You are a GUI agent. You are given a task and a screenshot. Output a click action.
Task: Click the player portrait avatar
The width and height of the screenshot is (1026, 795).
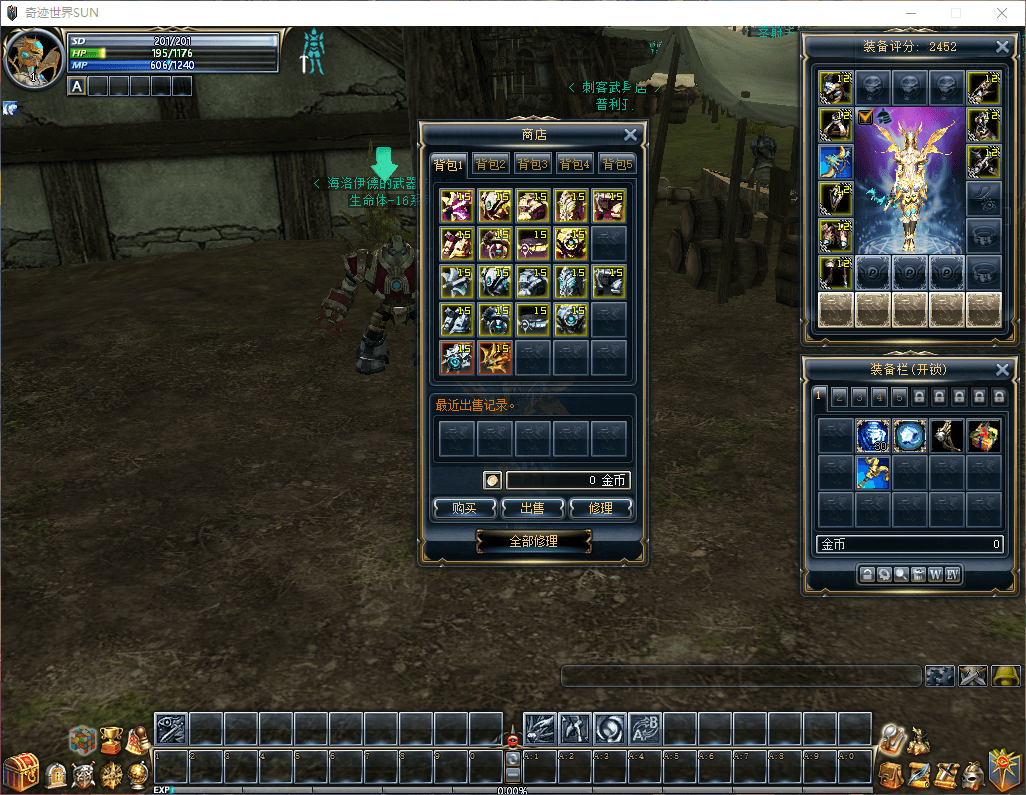coord(33,58)
